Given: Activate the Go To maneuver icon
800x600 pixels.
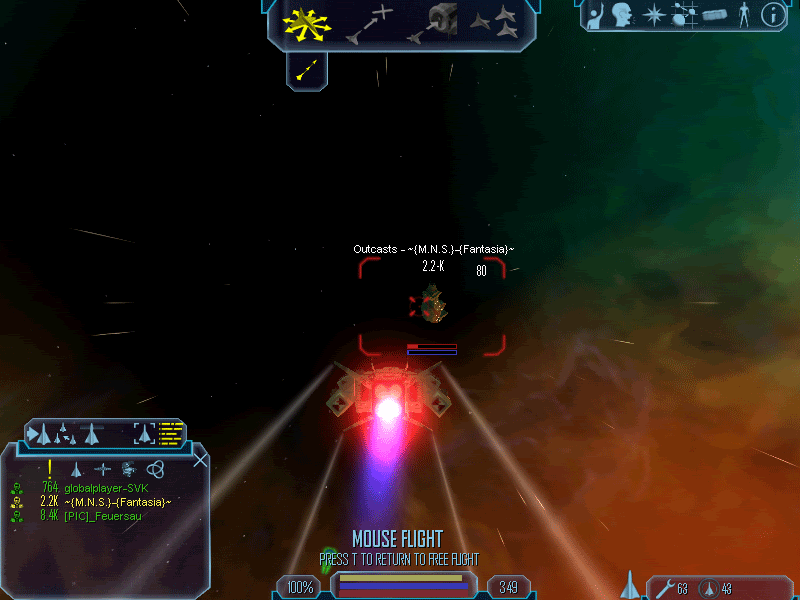Looking at the screenshot, I should (368, 25).
